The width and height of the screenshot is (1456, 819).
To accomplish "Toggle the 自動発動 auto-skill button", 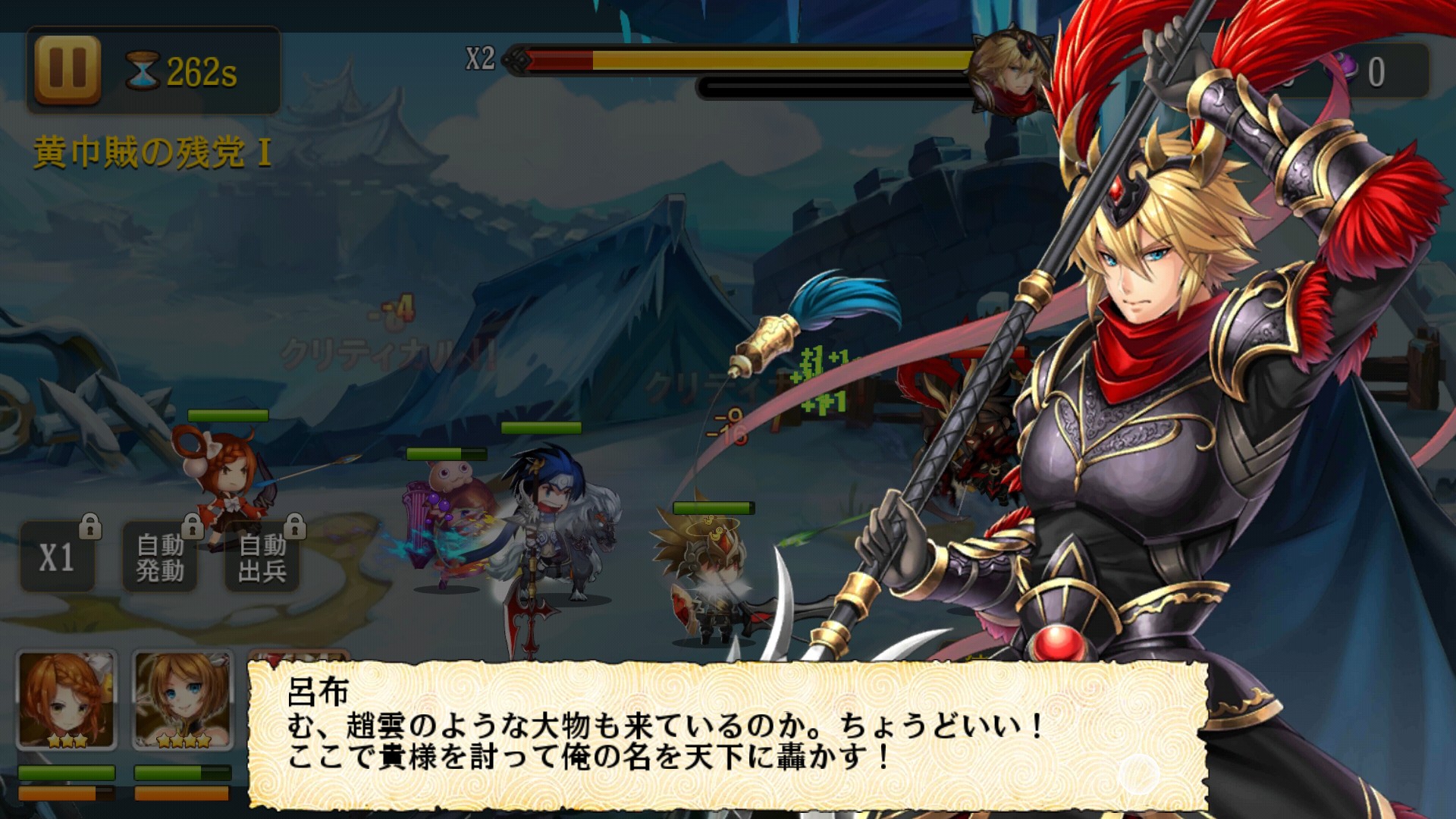I will [x=160, y=558].
